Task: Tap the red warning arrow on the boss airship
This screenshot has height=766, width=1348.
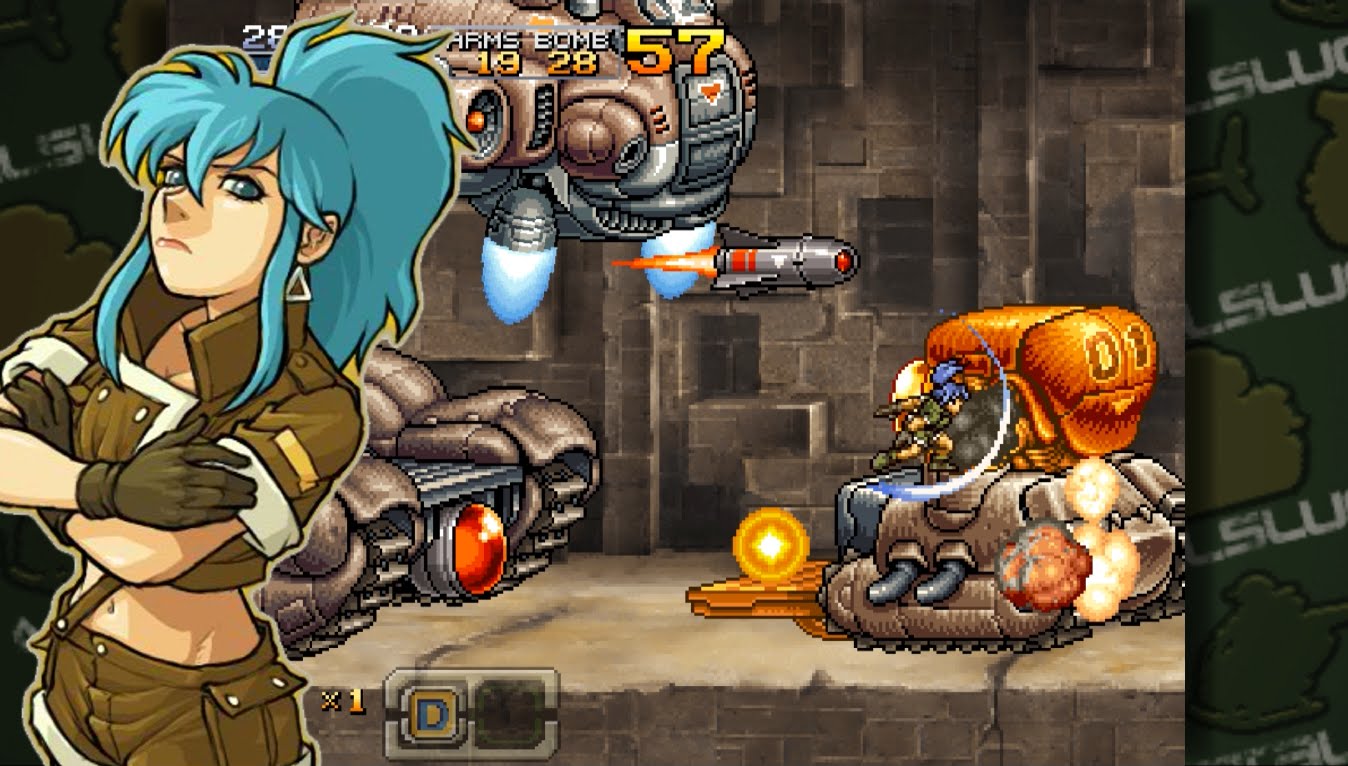Action: point(709,91)
